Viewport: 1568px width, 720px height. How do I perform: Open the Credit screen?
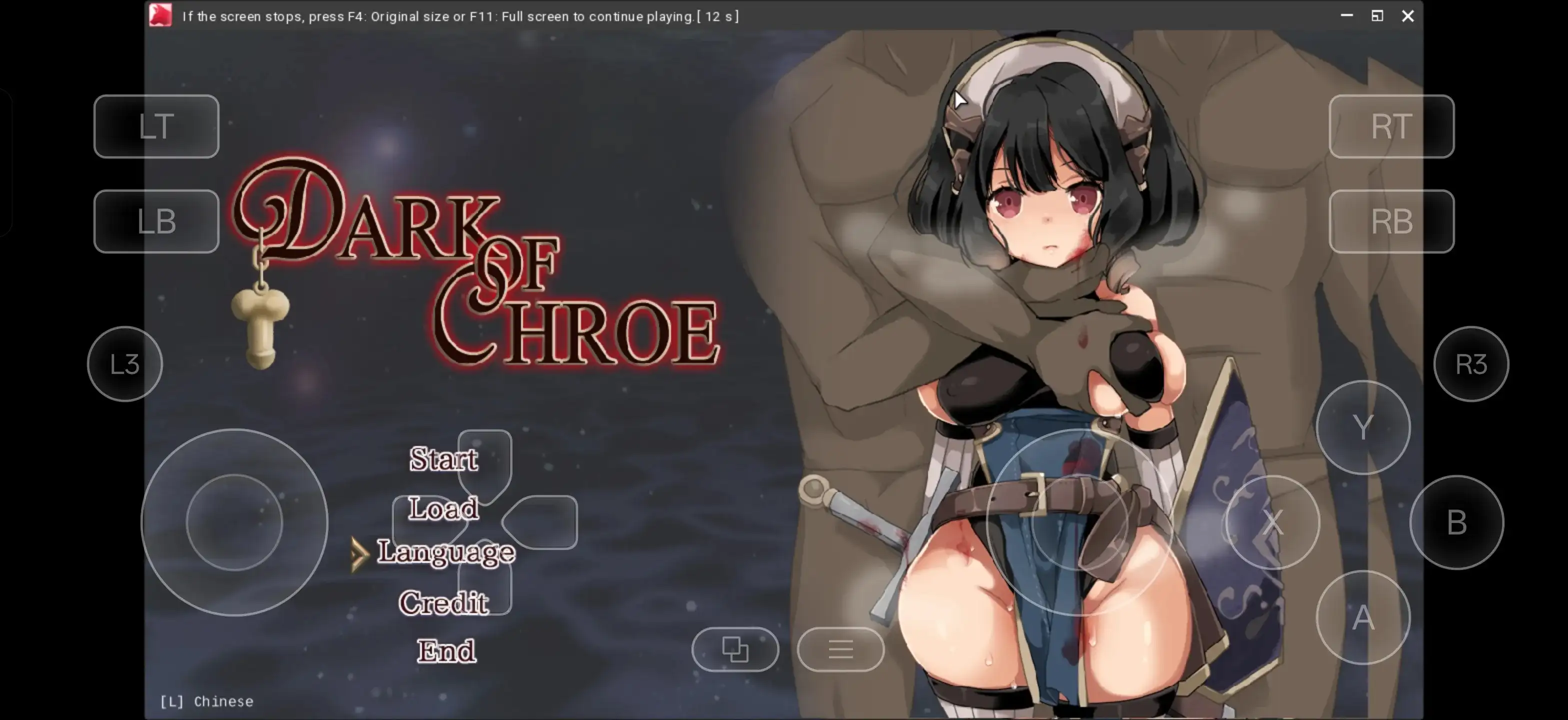443,602
